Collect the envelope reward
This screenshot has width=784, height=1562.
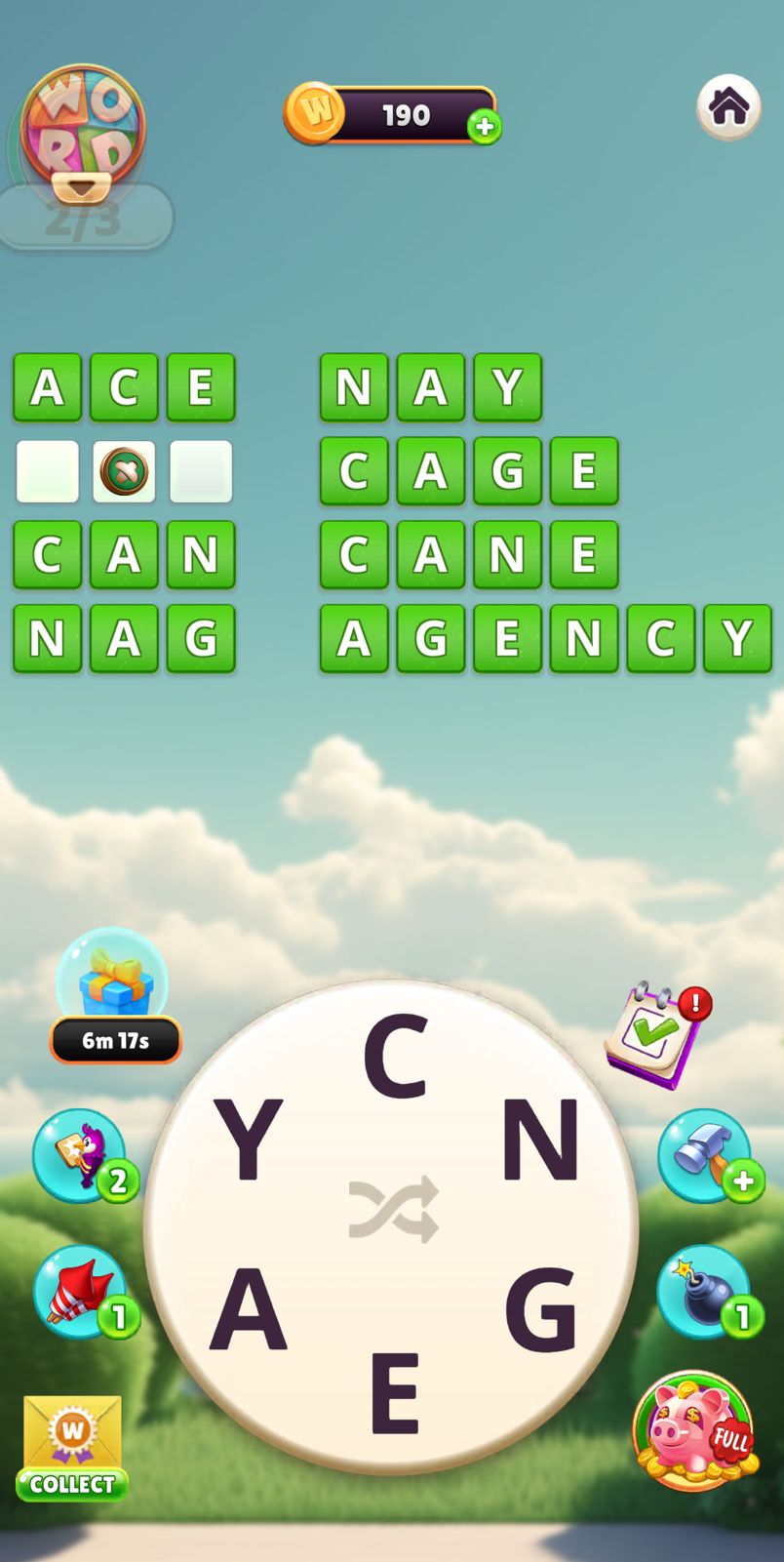point(72,1449)
